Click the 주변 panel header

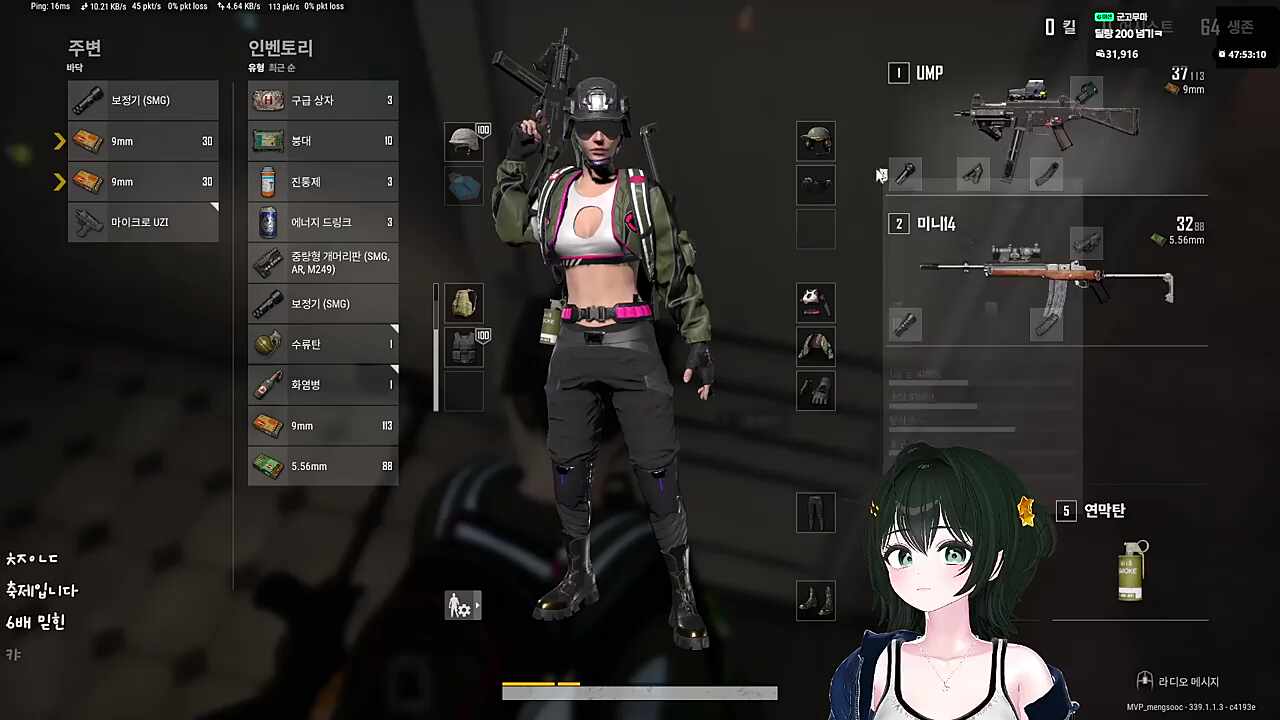pos(84,48)
